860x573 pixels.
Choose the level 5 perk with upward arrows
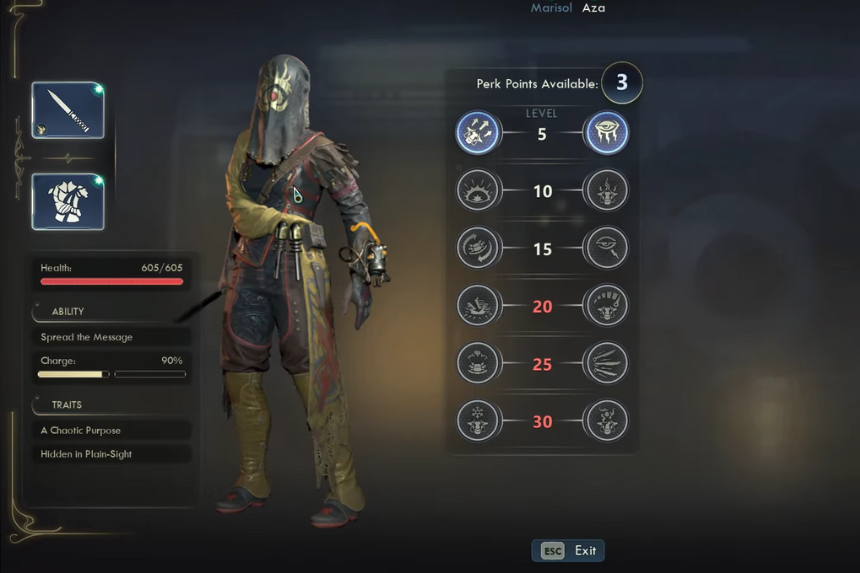click(478, 133)
